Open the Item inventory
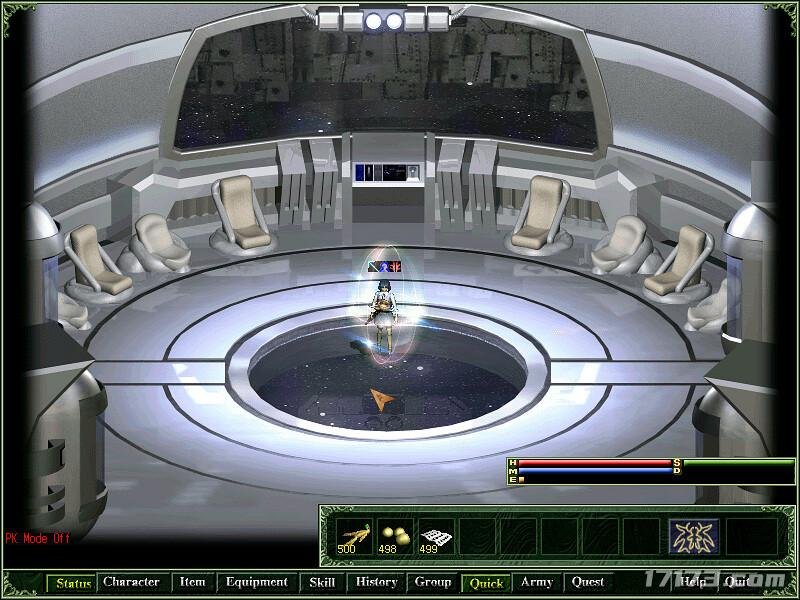The height and width of the screenshot is (600, 800). click(x=192, y=582)
